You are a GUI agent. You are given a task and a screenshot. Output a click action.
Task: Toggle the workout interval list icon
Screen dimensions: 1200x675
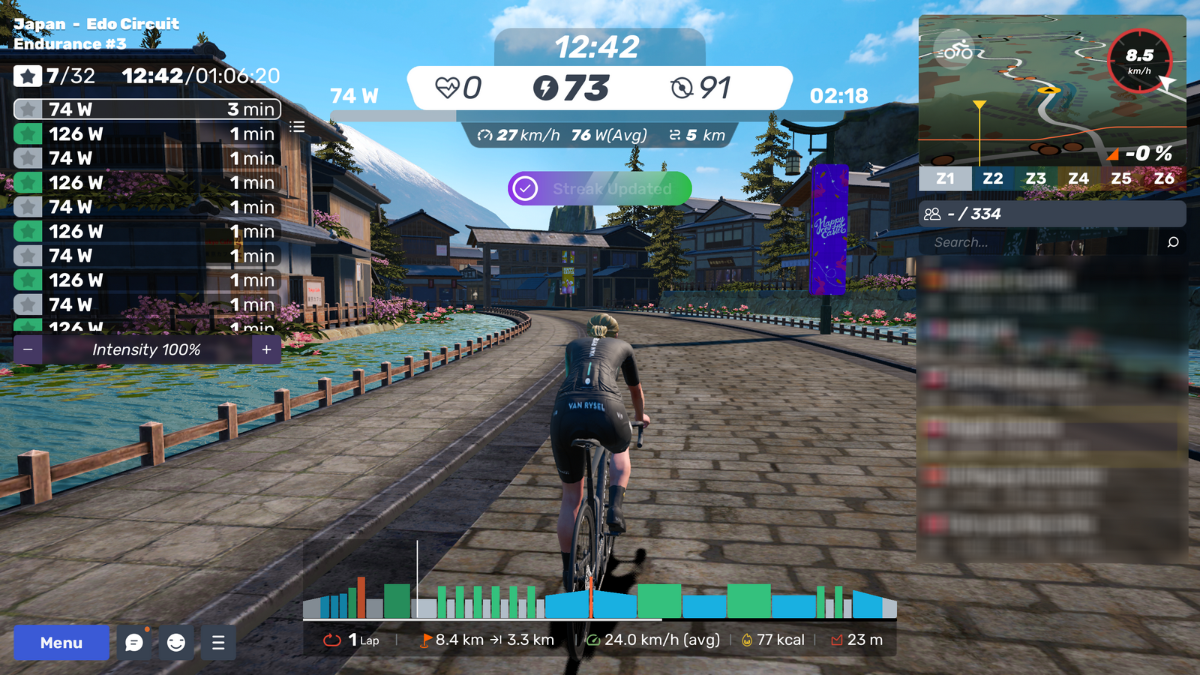(297, 127)
